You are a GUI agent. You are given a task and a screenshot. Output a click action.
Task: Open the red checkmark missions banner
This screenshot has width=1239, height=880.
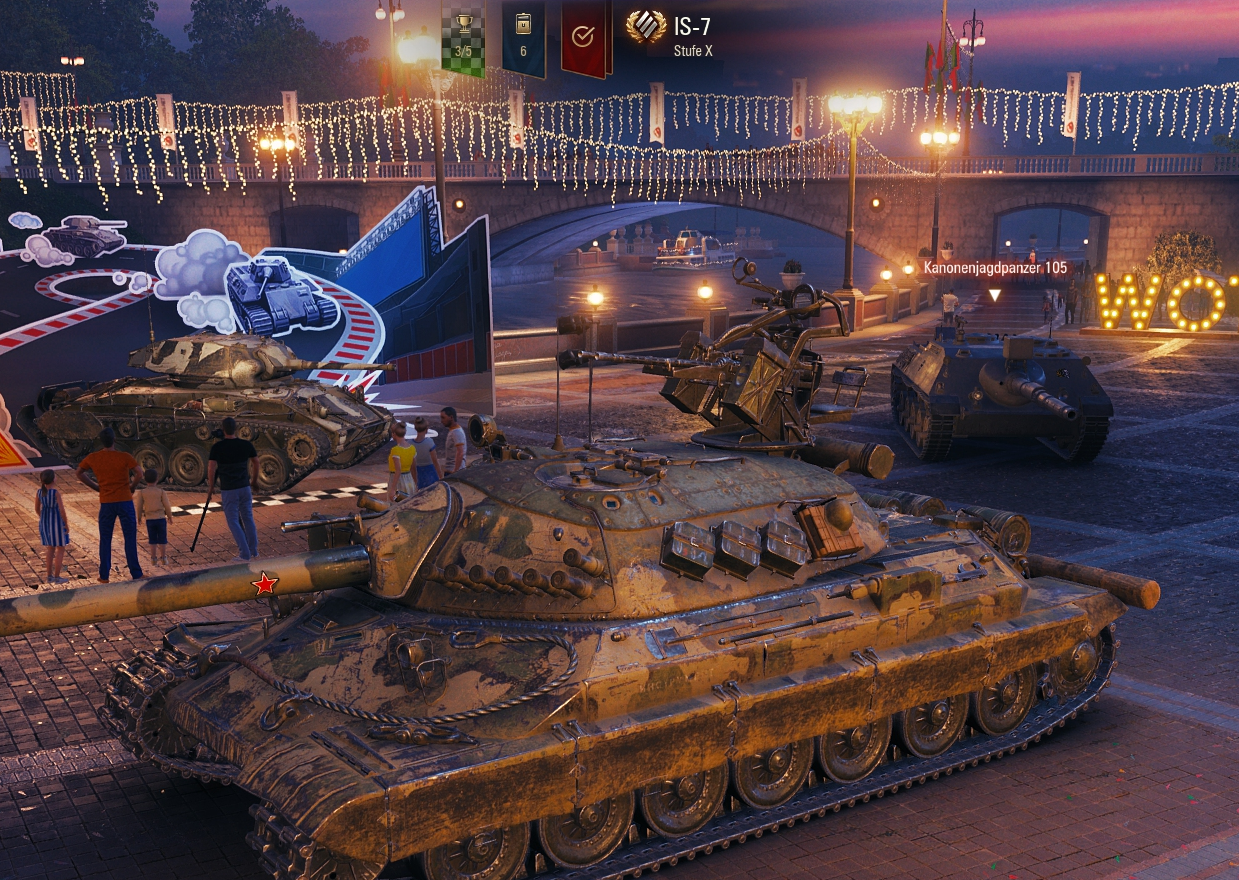pyautogui.click(x=584, y=38)
